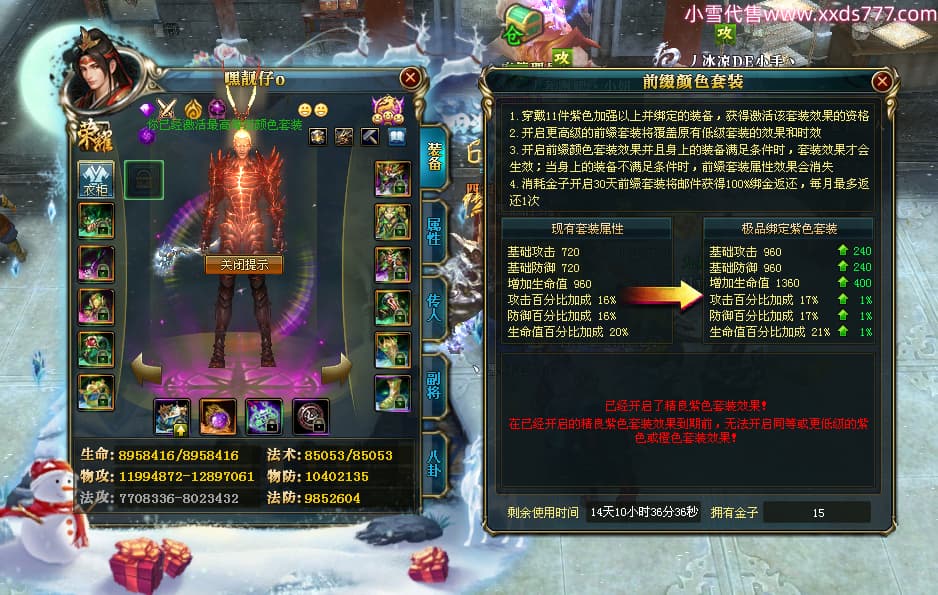
Task: Open the blue book icon
Action: [x=397, y=136]
